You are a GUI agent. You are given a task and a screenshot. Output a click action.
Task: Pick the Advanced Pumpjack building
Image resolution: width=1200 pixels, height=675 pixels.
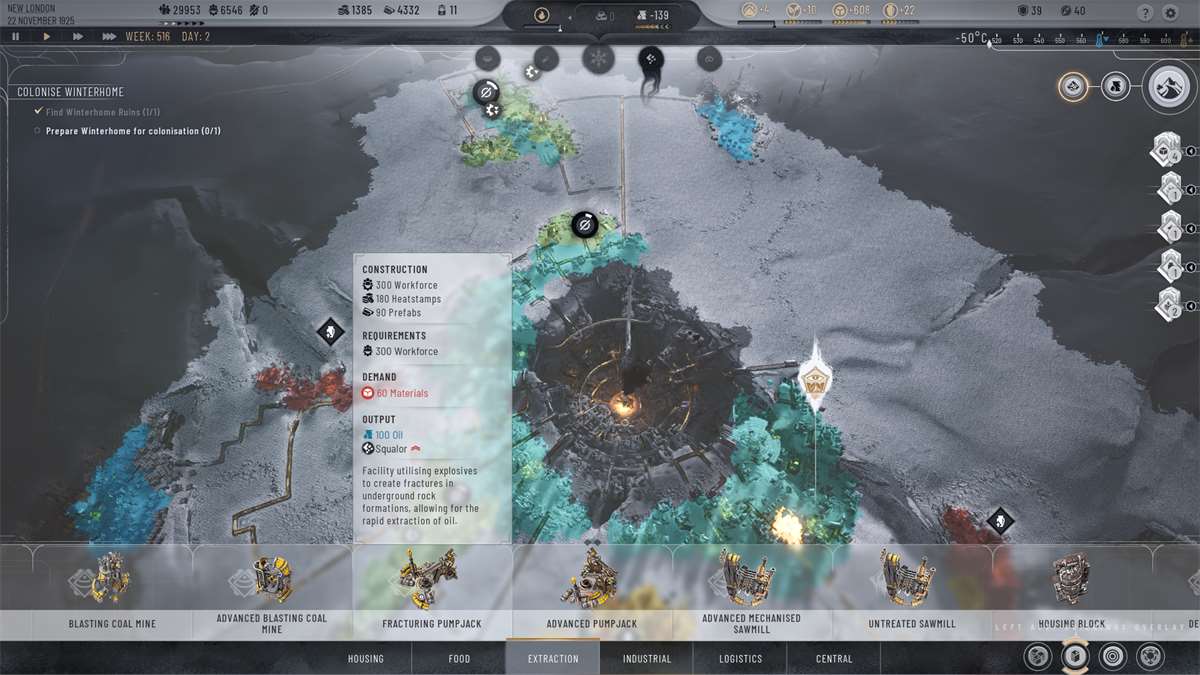pyautogui.click(x=592, y=590)
